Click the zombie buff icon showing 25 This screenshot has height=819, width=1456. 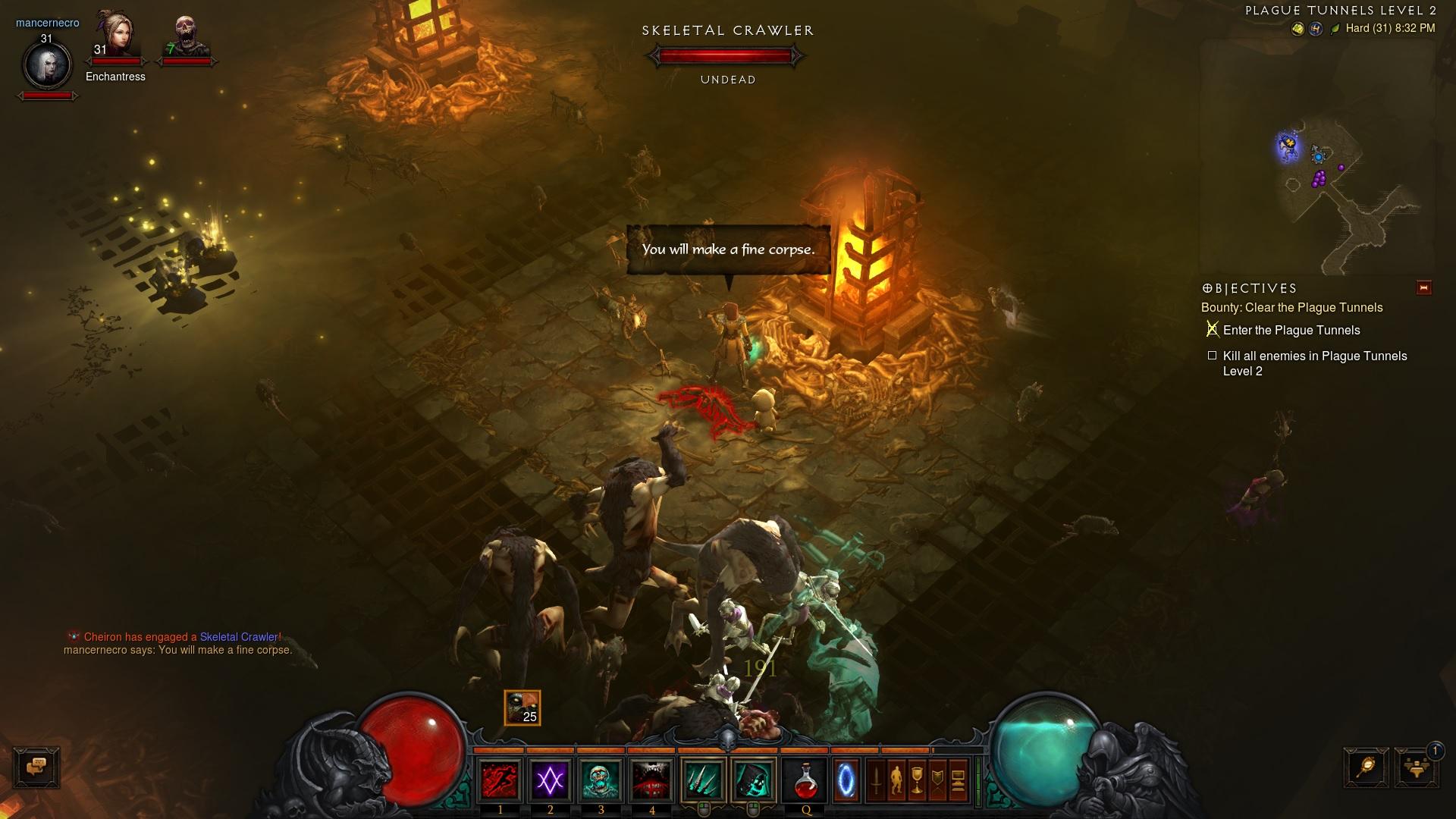point(522,708)
